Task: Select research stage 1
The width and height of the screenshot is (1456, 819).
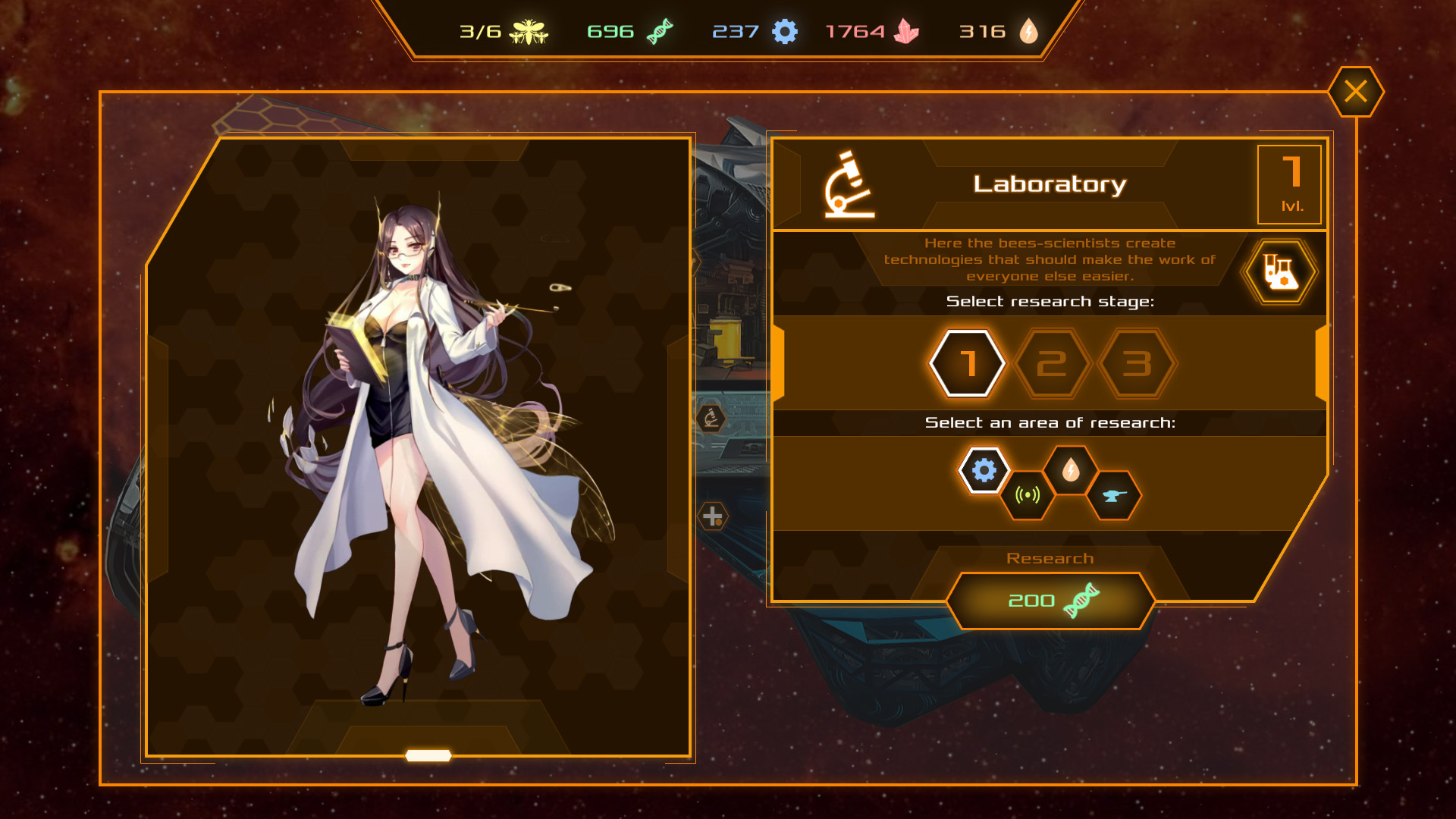Action: (x=966, y=362)
